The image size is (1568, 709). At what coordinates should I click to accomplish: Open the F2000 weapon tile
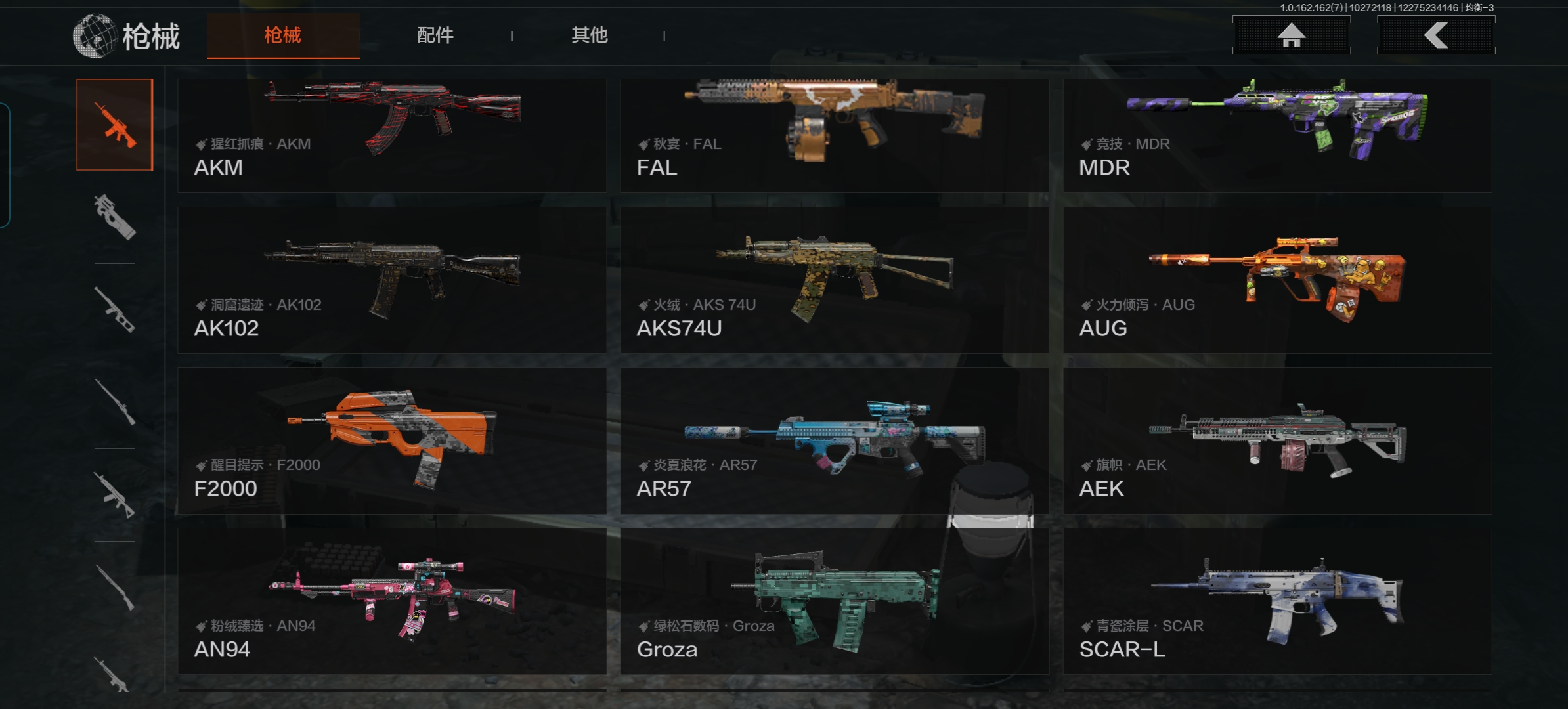392,440
